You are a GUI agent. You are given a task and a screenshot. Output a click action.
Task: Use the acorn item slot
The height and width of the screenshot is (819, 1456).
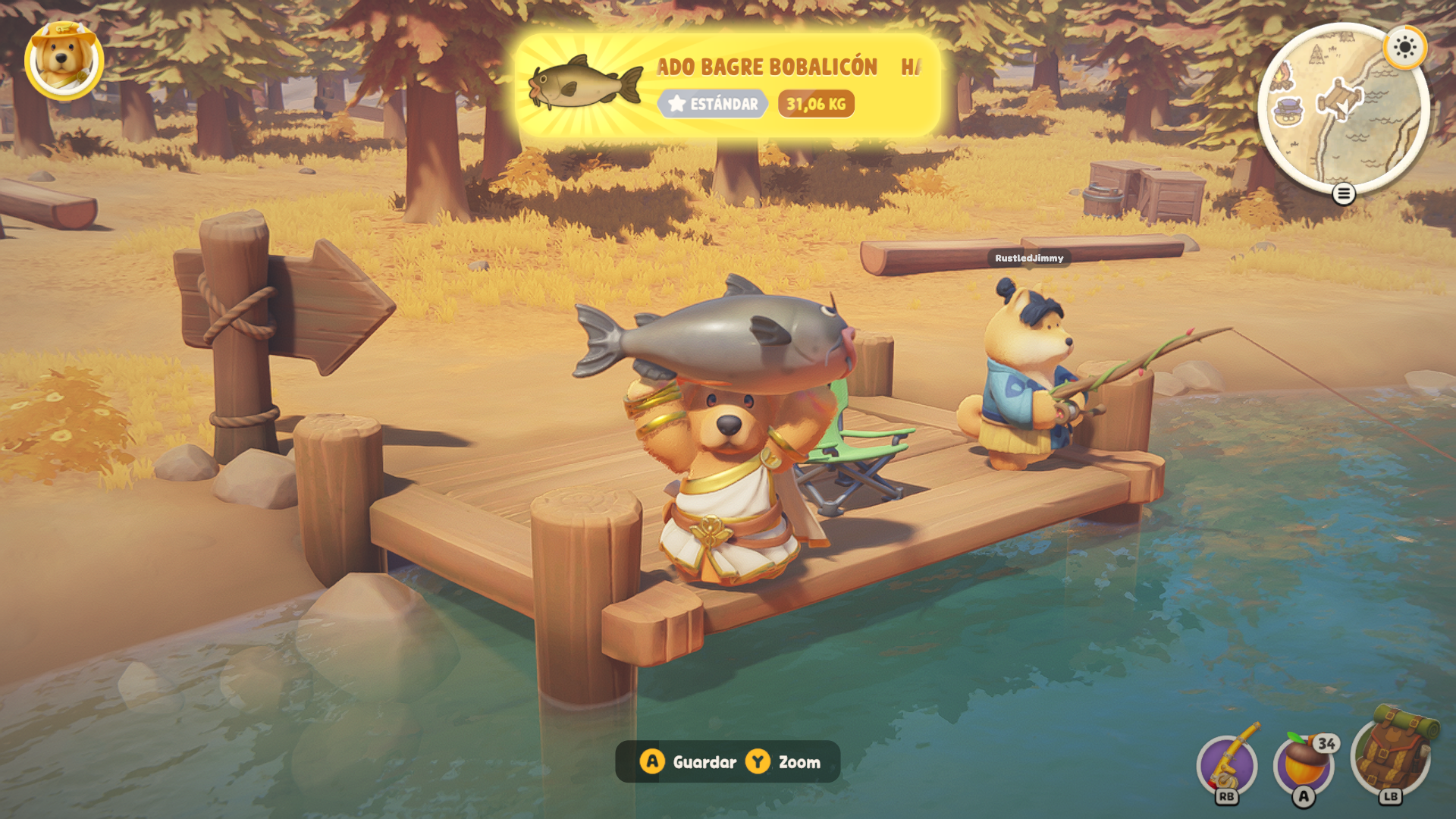[x=1304, y=764]
